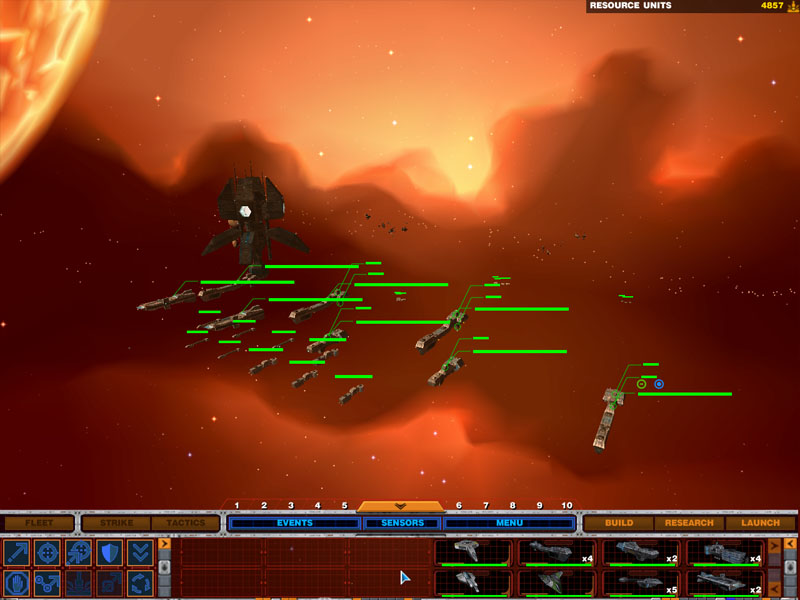Select the ship slot showing x5

640,582
